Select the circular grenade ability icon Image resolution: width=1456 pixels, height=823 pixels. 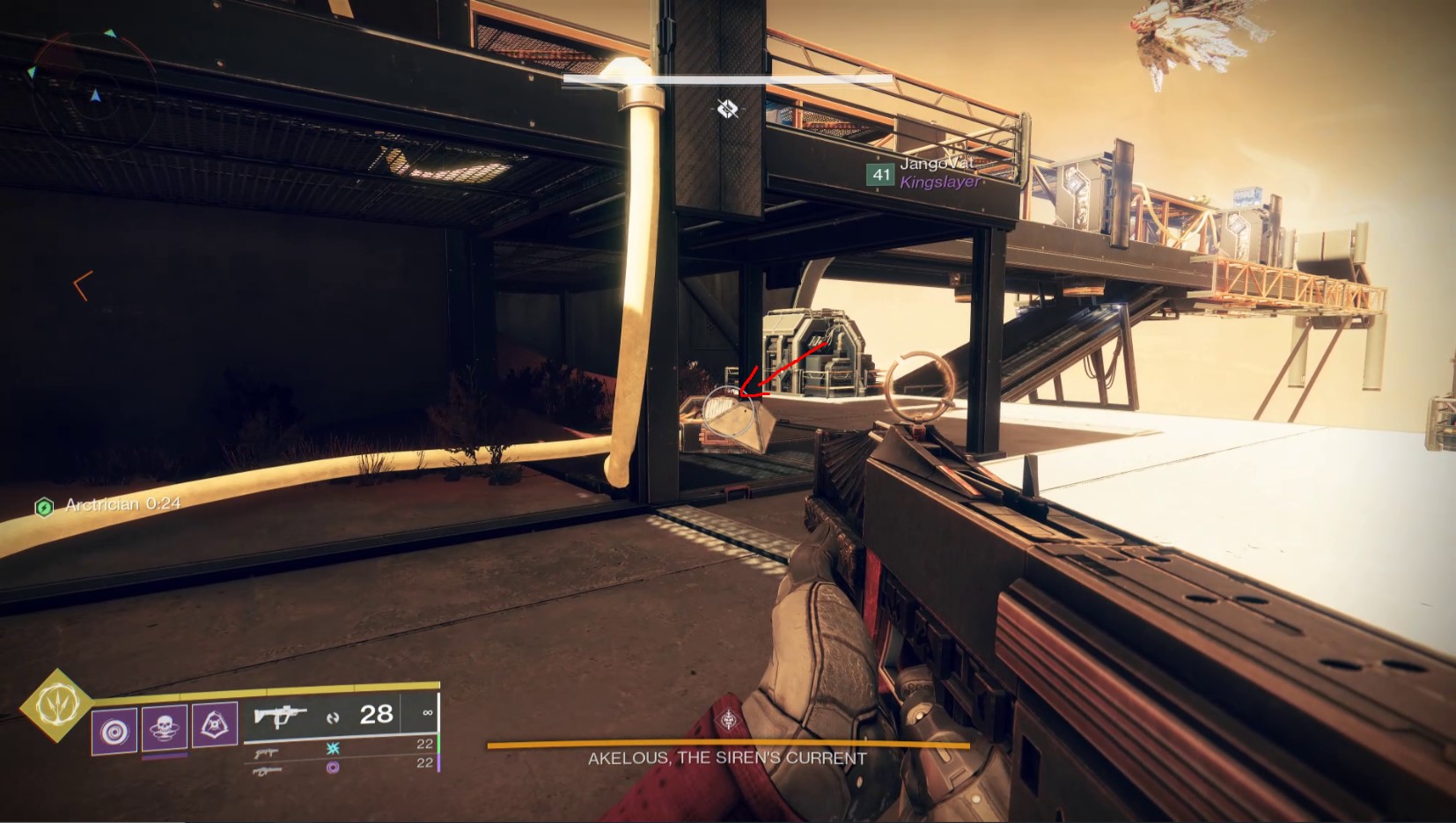click(x=114, y=731)
